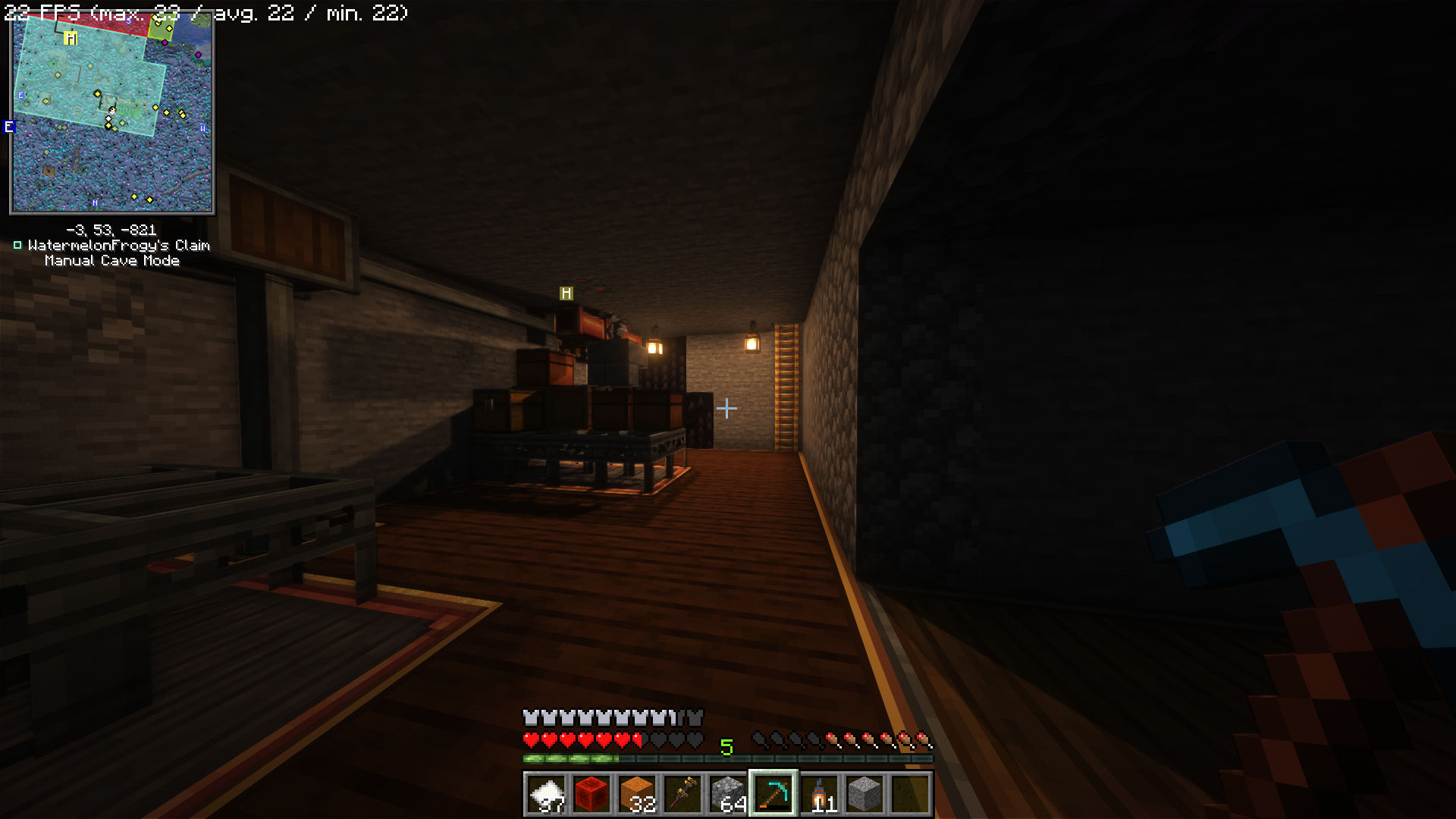Click the Manual Cave Mode label
1456x819 pixels.
[x=112, y=260]
